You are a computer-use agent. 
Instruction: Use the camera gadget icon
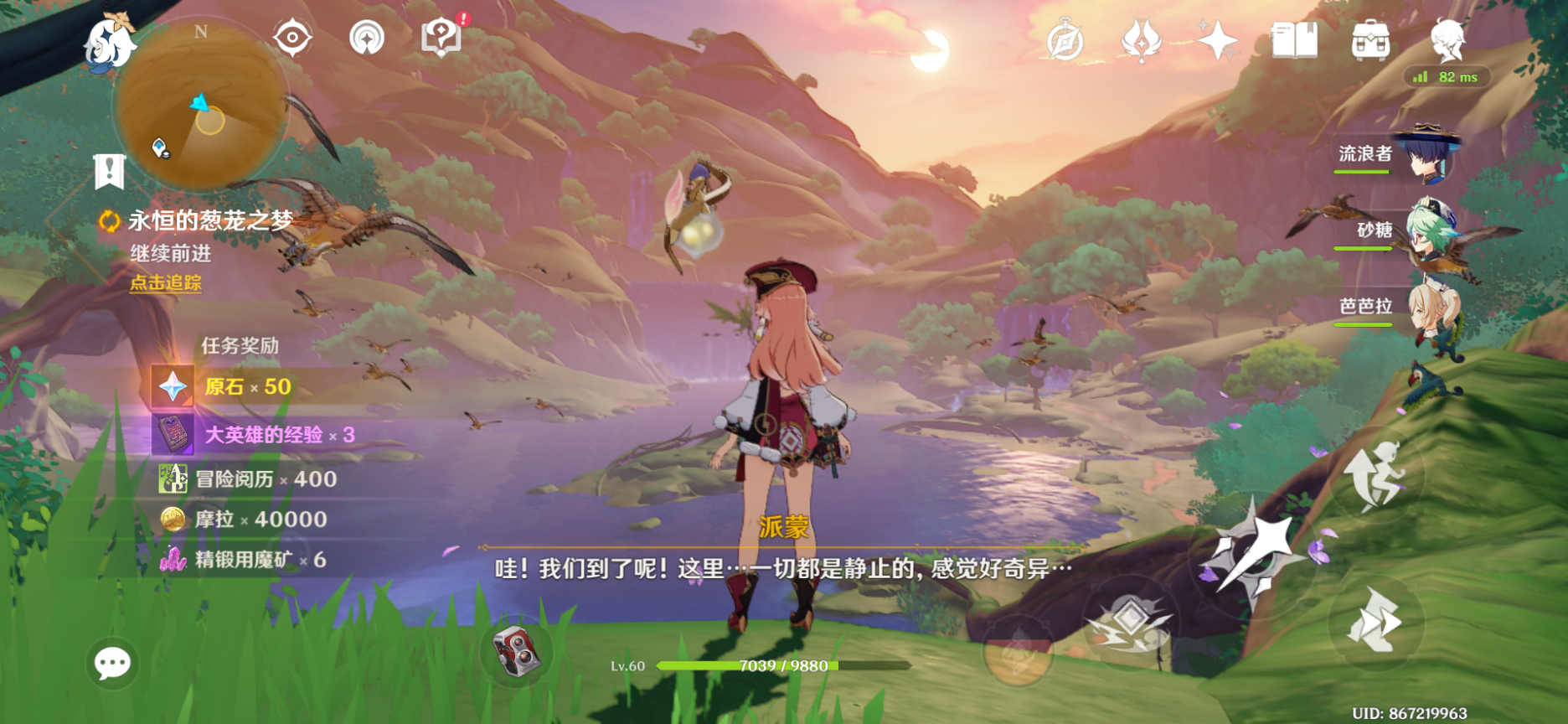click(x=518, y=650)
